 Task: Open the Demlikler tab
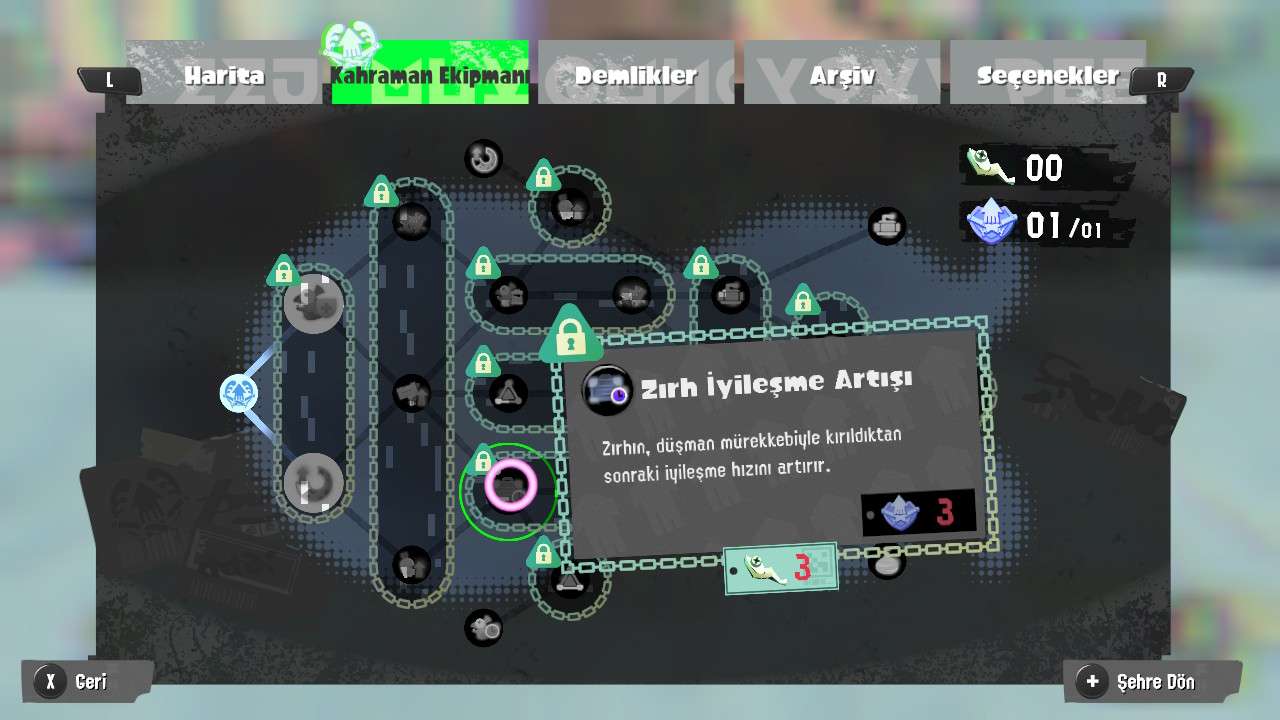635,75
